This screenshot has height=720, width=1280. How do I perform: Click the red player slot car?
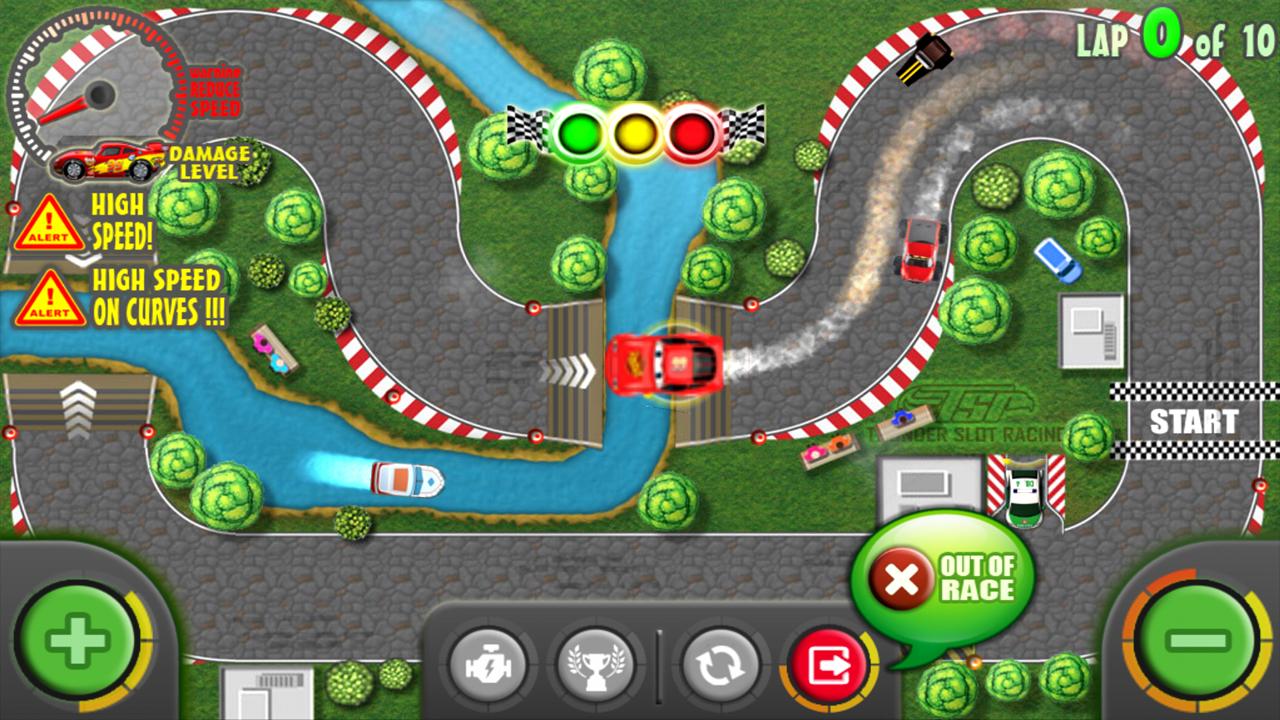pos(666,362)
